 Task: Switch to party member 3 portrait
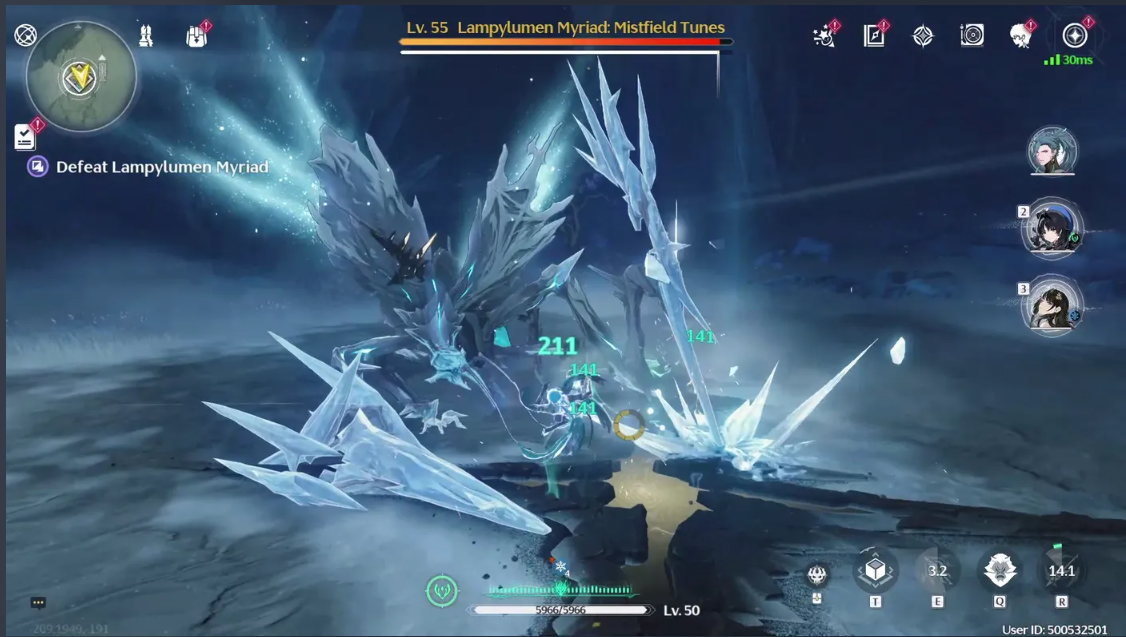[x=1053, y=305]
